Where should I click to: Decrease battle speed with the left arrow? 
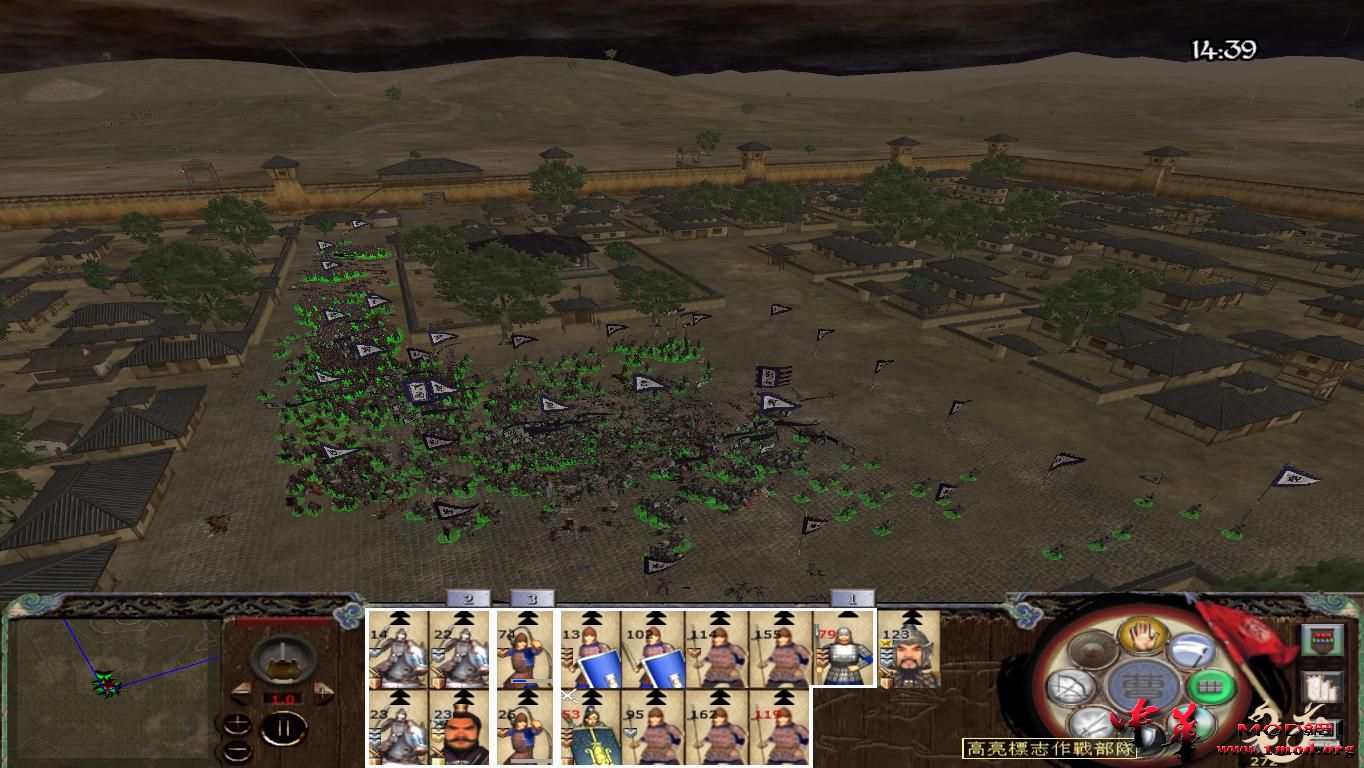pyautogui.click(x=242, y=693)
